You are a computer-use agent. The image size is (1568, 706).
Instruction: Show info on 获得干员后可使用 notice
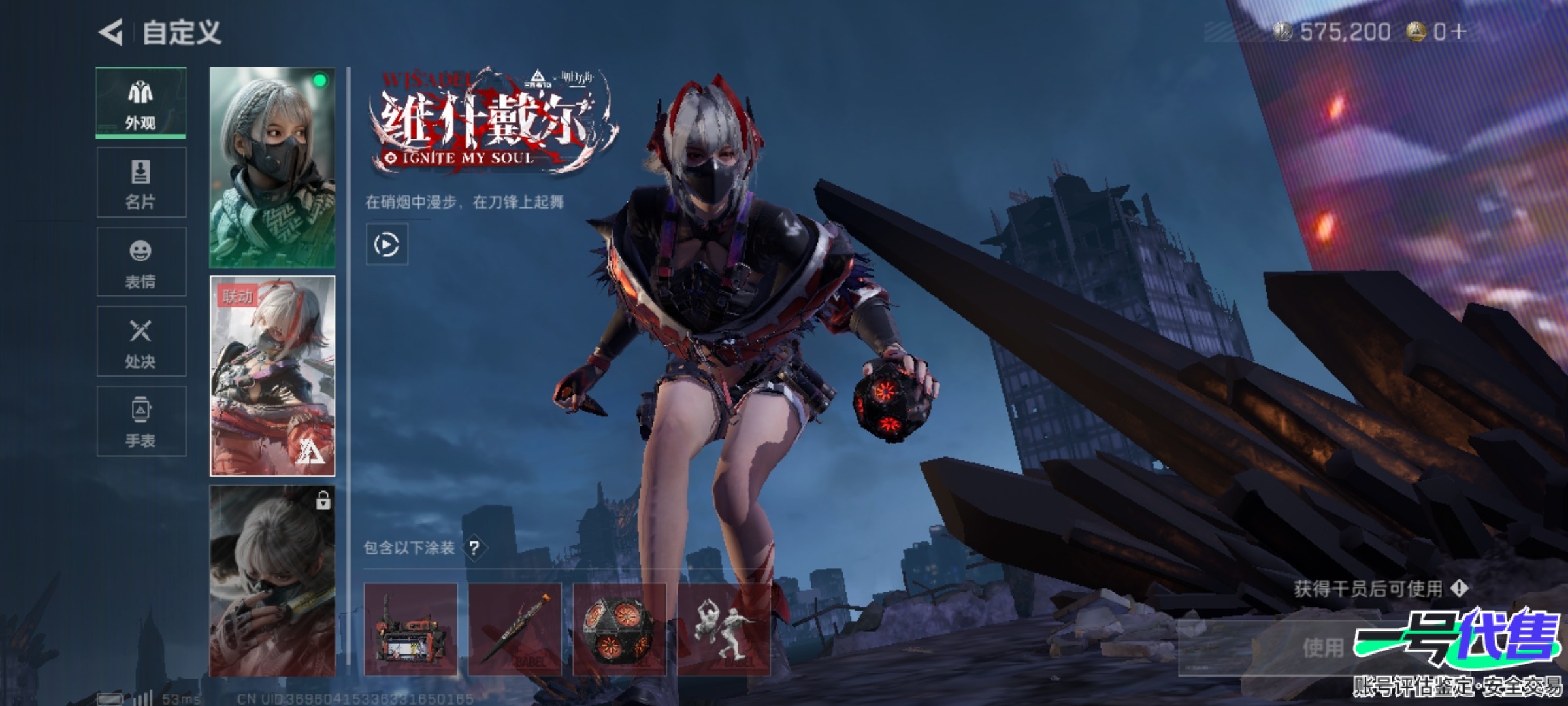[1459, 588]
